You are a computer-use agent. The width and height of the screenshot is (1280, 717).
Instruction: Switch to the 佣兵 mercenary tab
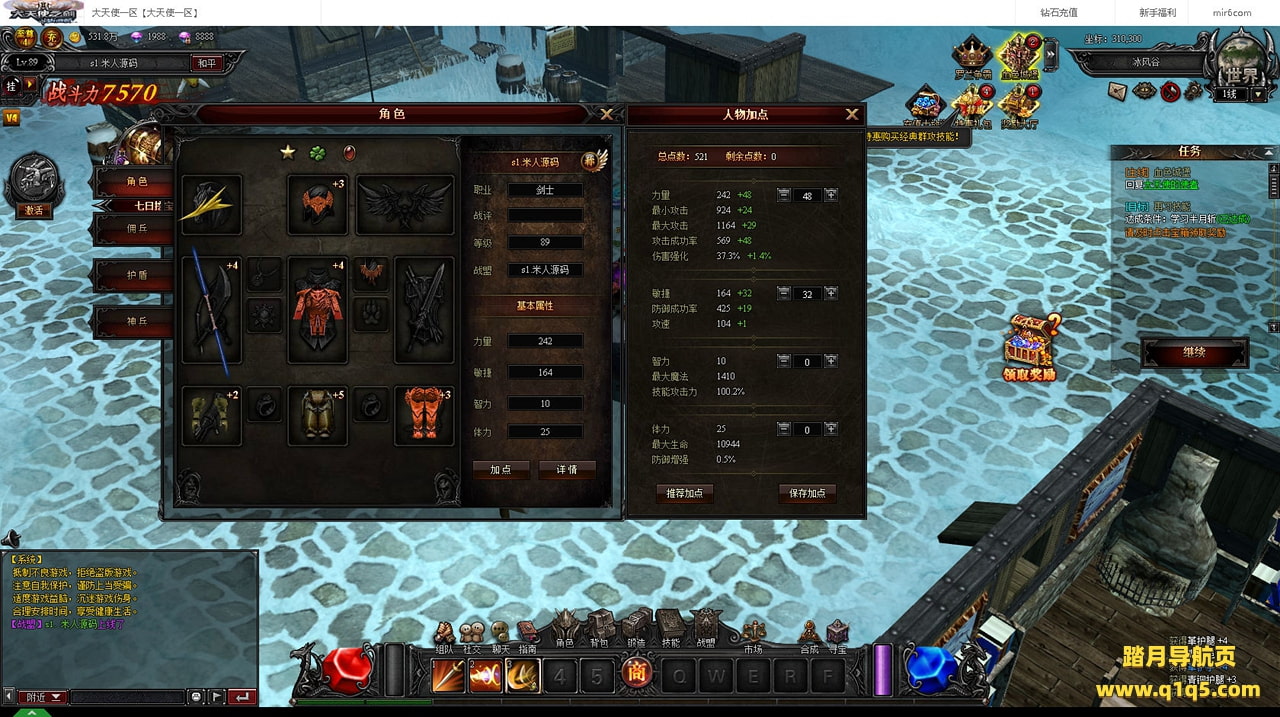[137, 228]
